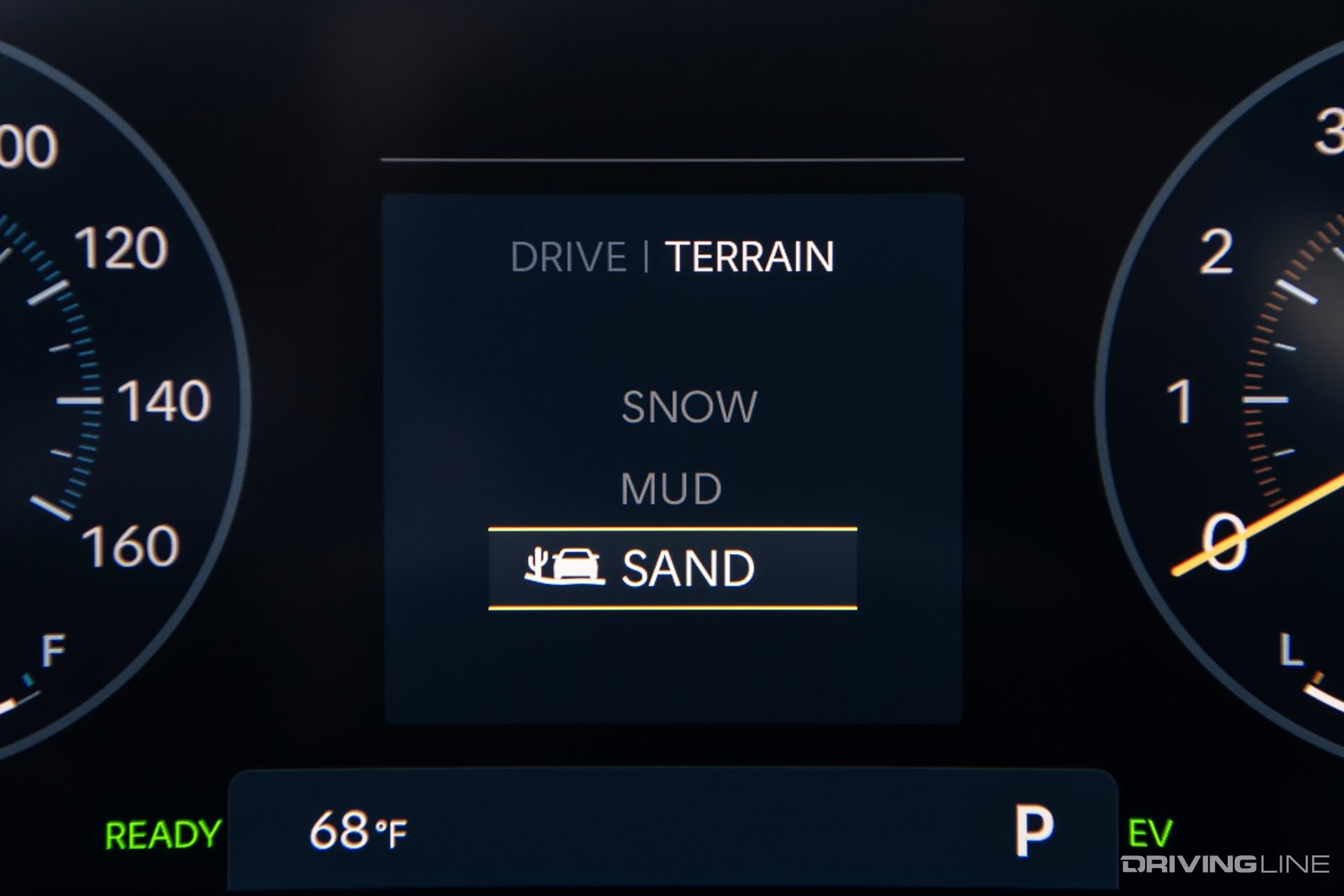Select the MUD terrain mode
The image size is (1344, 896).
tap(670, 486)
